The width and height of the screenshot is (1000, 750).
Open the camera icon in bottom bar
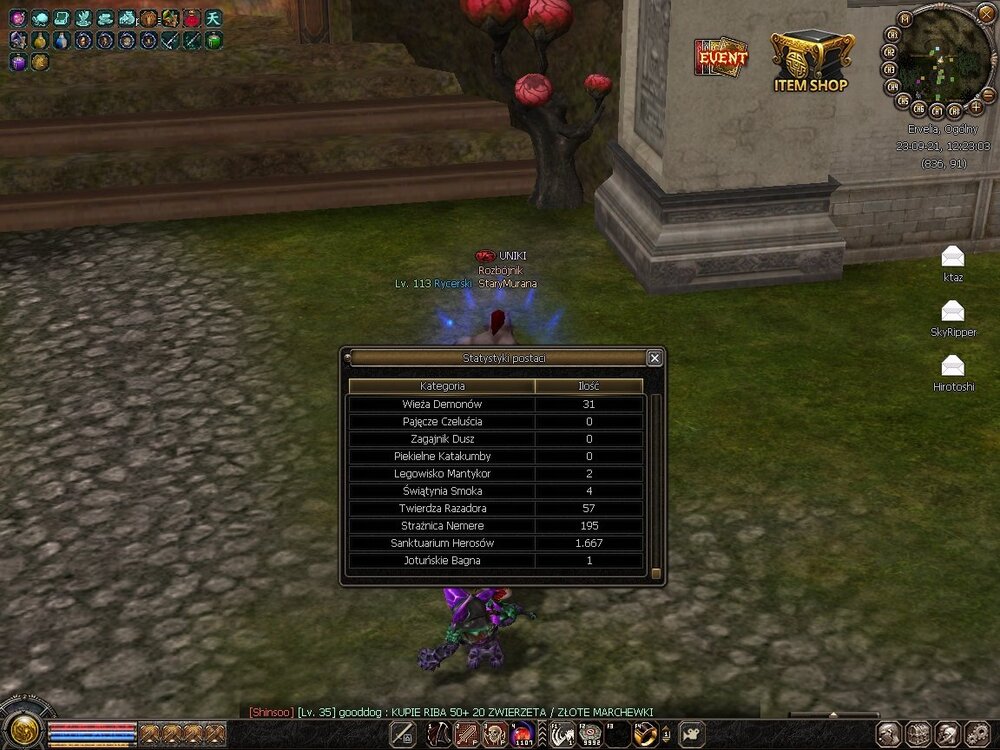point(690,736)
